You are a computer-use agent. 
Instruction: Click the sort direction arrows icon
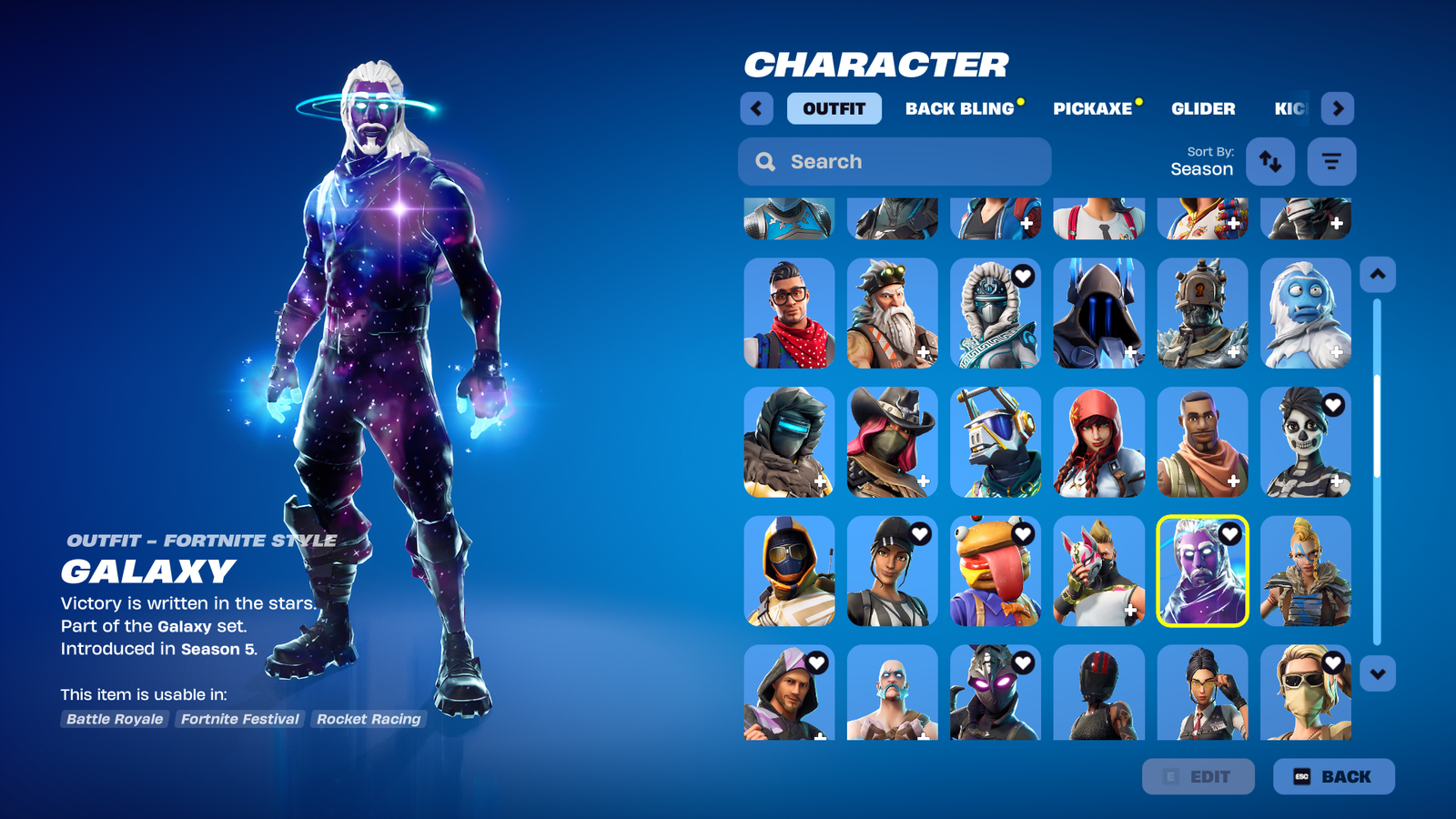coord(1270,161)
